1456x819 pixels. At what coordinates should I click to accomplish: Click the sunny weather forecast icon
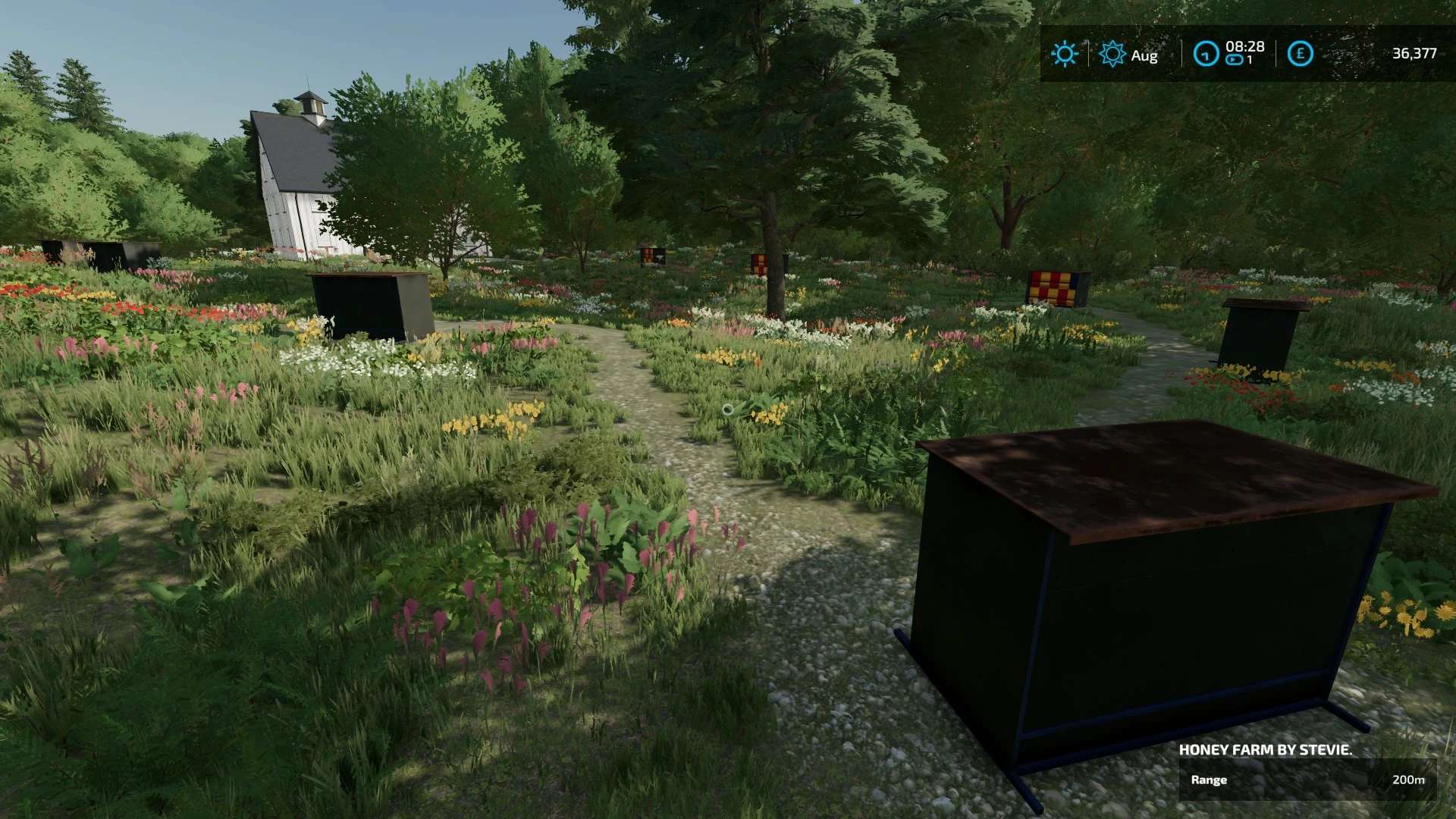[x=1064, y=54]
